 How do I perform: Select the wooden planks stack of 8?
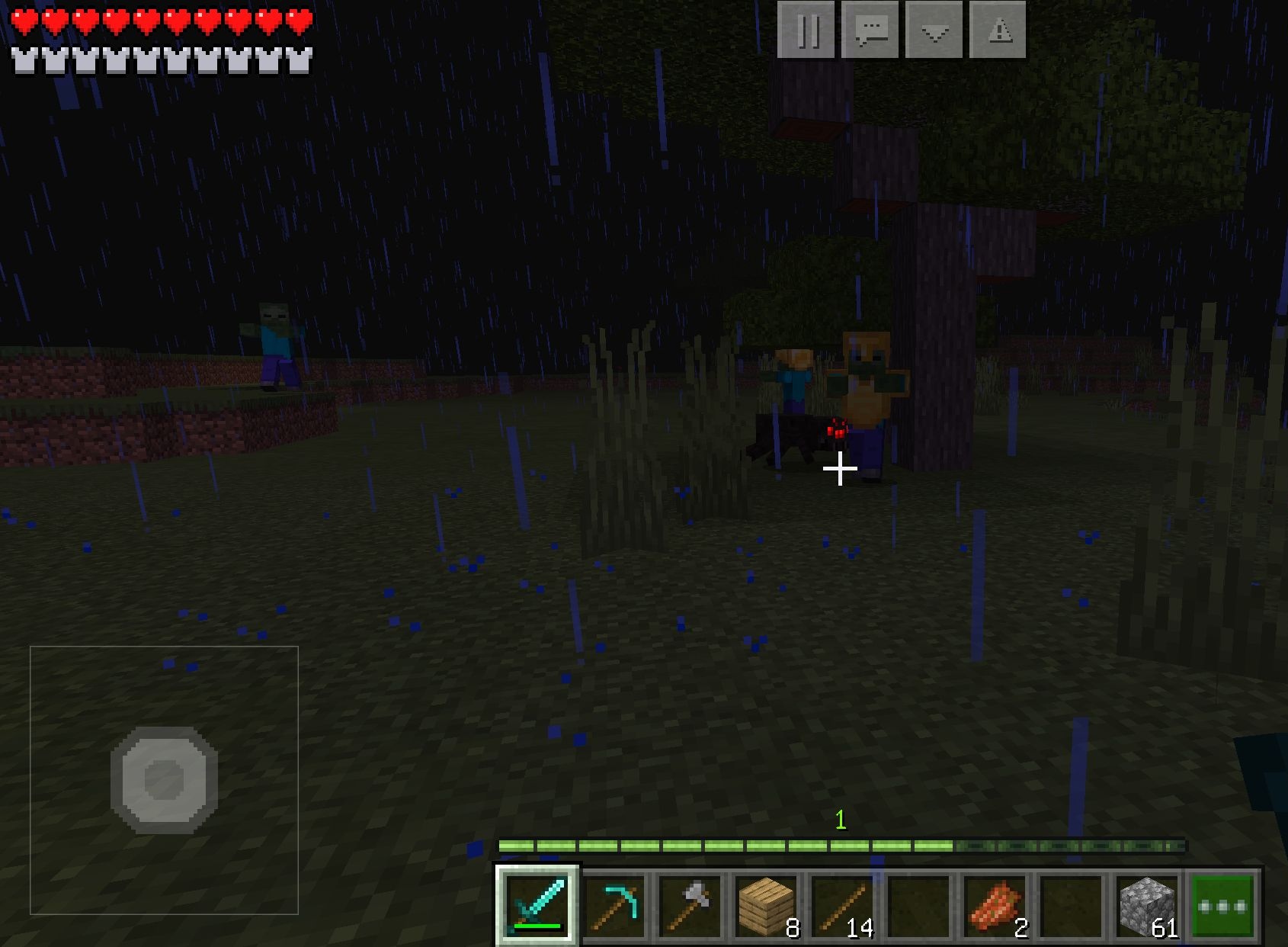[766, 906]
